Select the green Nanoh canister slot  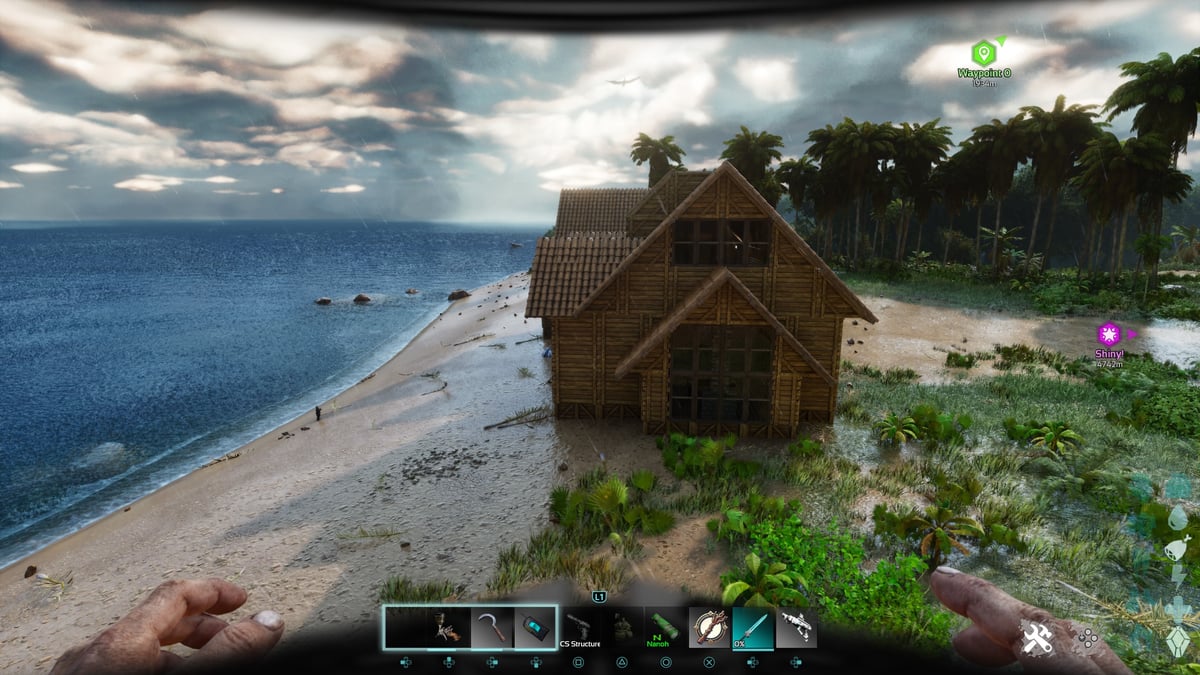click(x=664, y=627)
